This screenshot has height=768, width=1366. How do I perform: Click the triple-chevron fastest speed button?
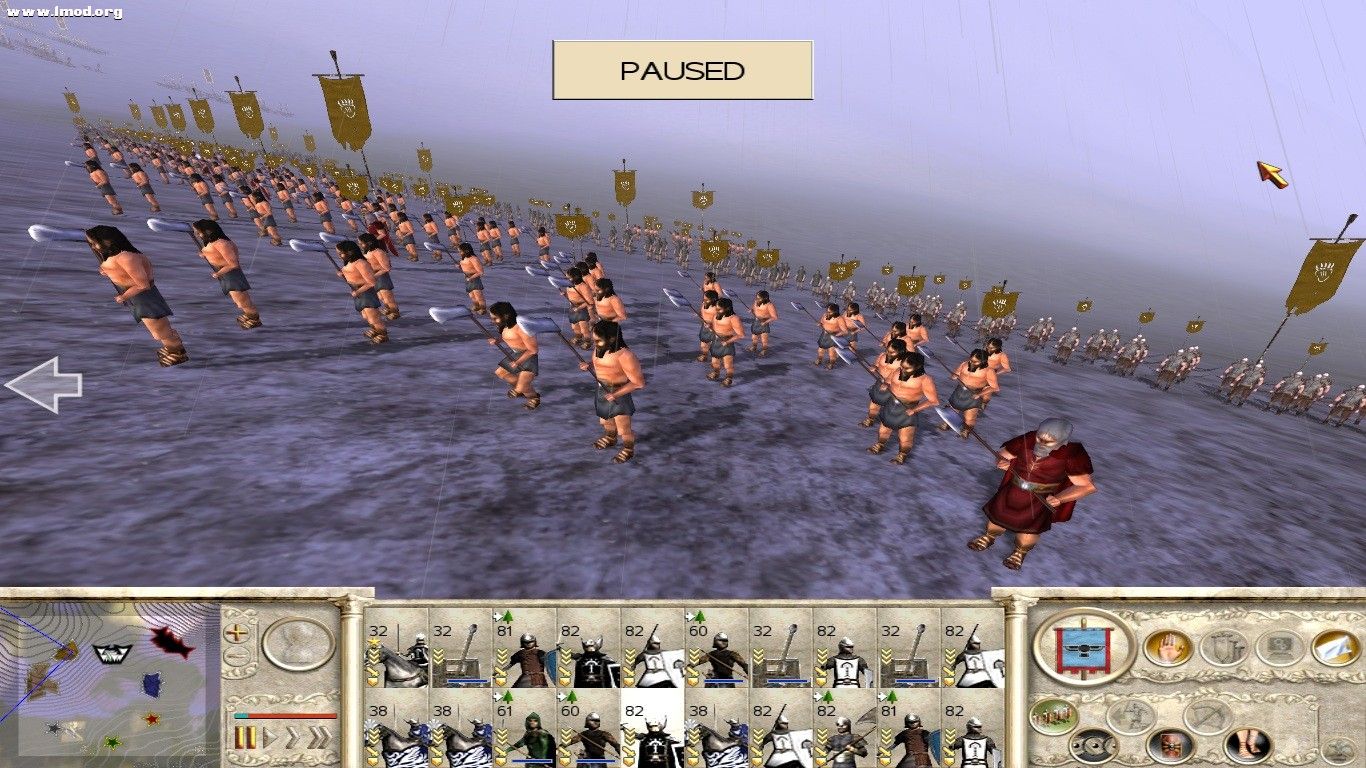click(318, 736)
